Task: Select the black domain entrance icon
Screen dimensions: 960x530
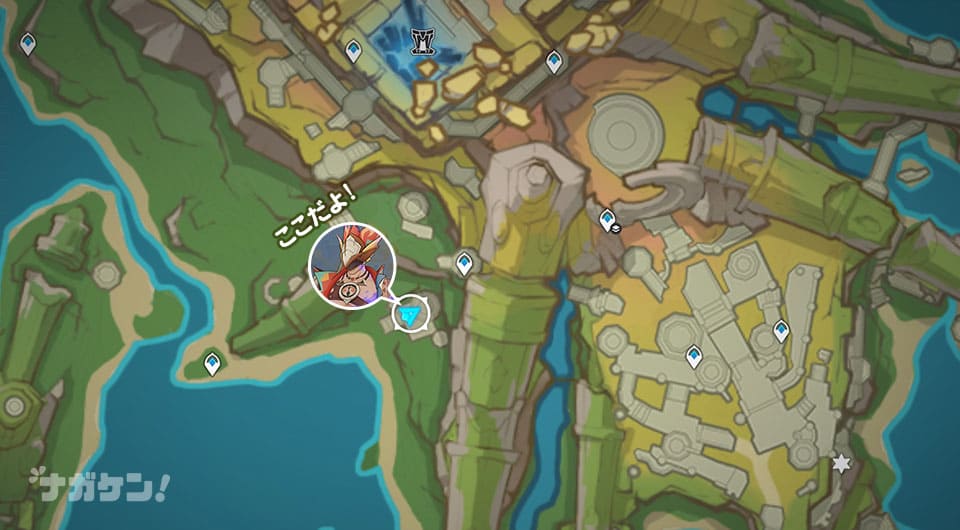Action: point(422,40)
